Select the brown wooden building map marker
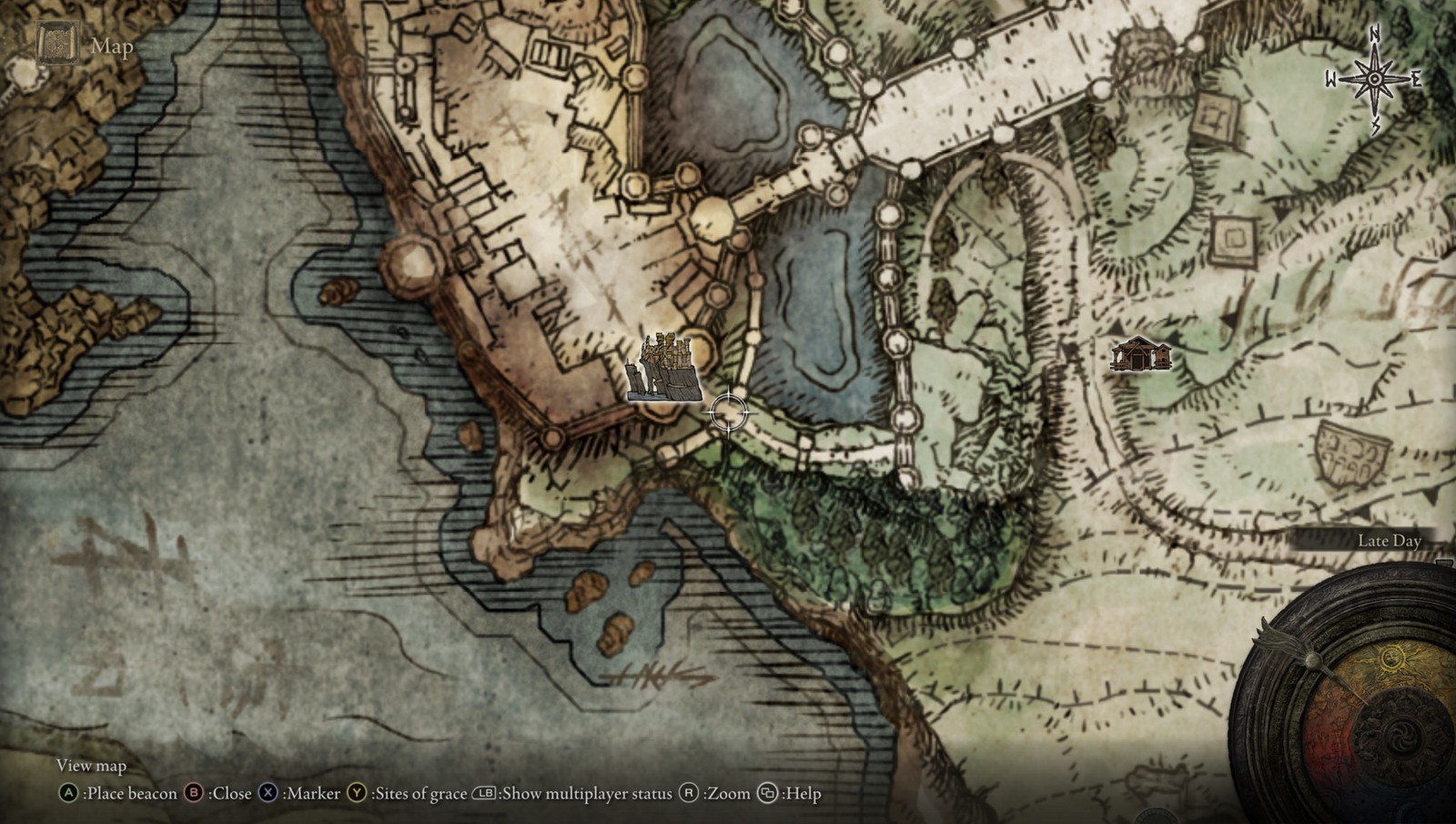The width and height of the screenshot is (1456, 824). tap(1140, 354)
